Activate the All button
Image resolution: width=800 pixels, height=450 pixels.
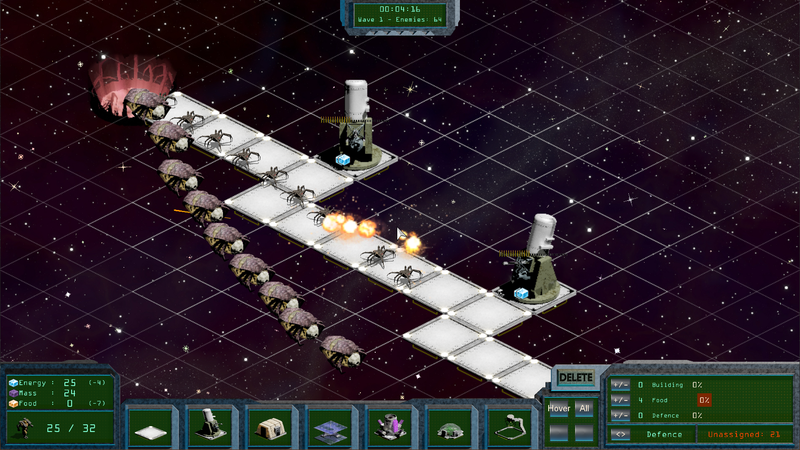point(584,408)
